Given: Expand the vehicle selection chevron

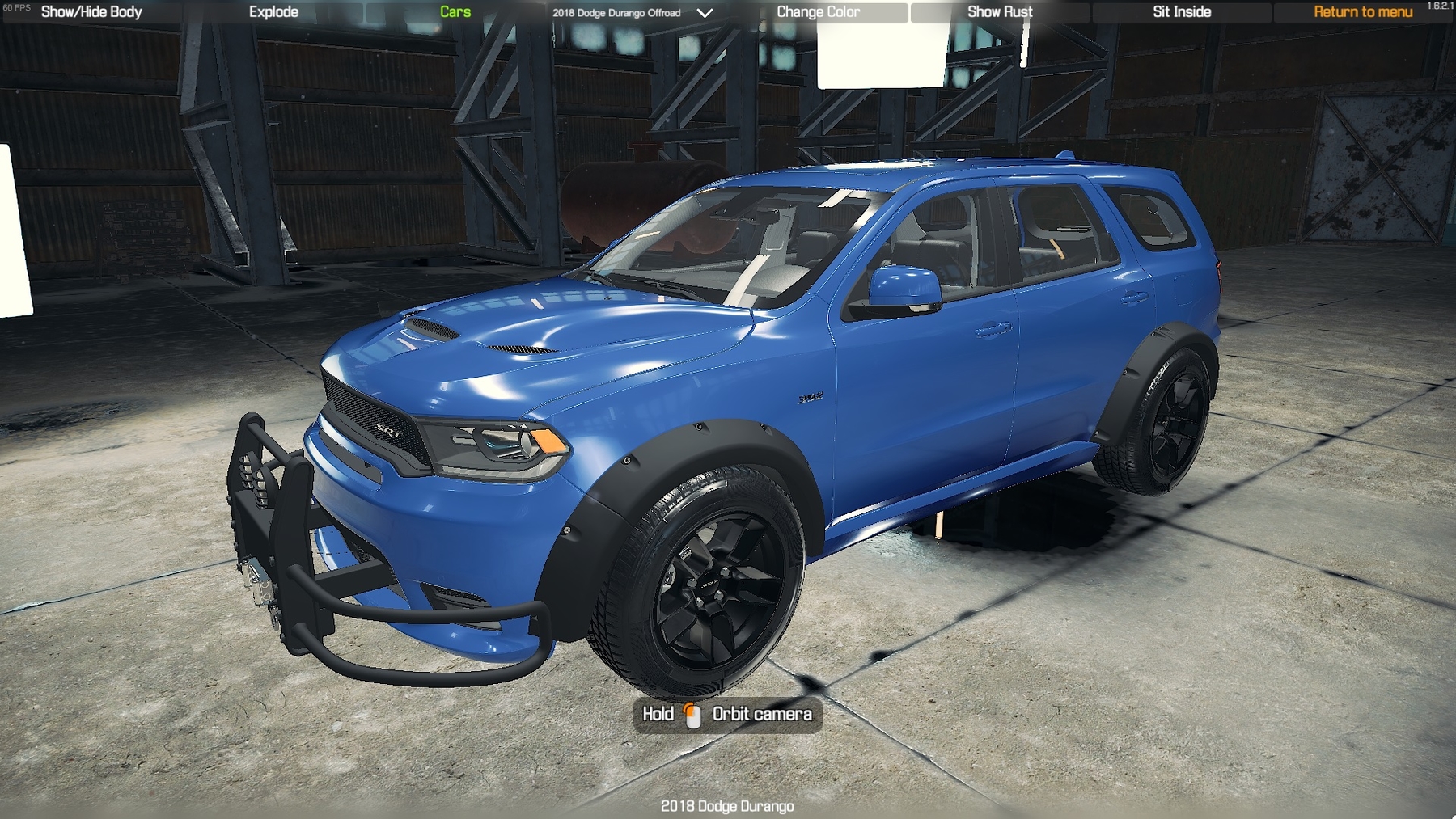Looking at the screenshot, I should coord(703,12).
